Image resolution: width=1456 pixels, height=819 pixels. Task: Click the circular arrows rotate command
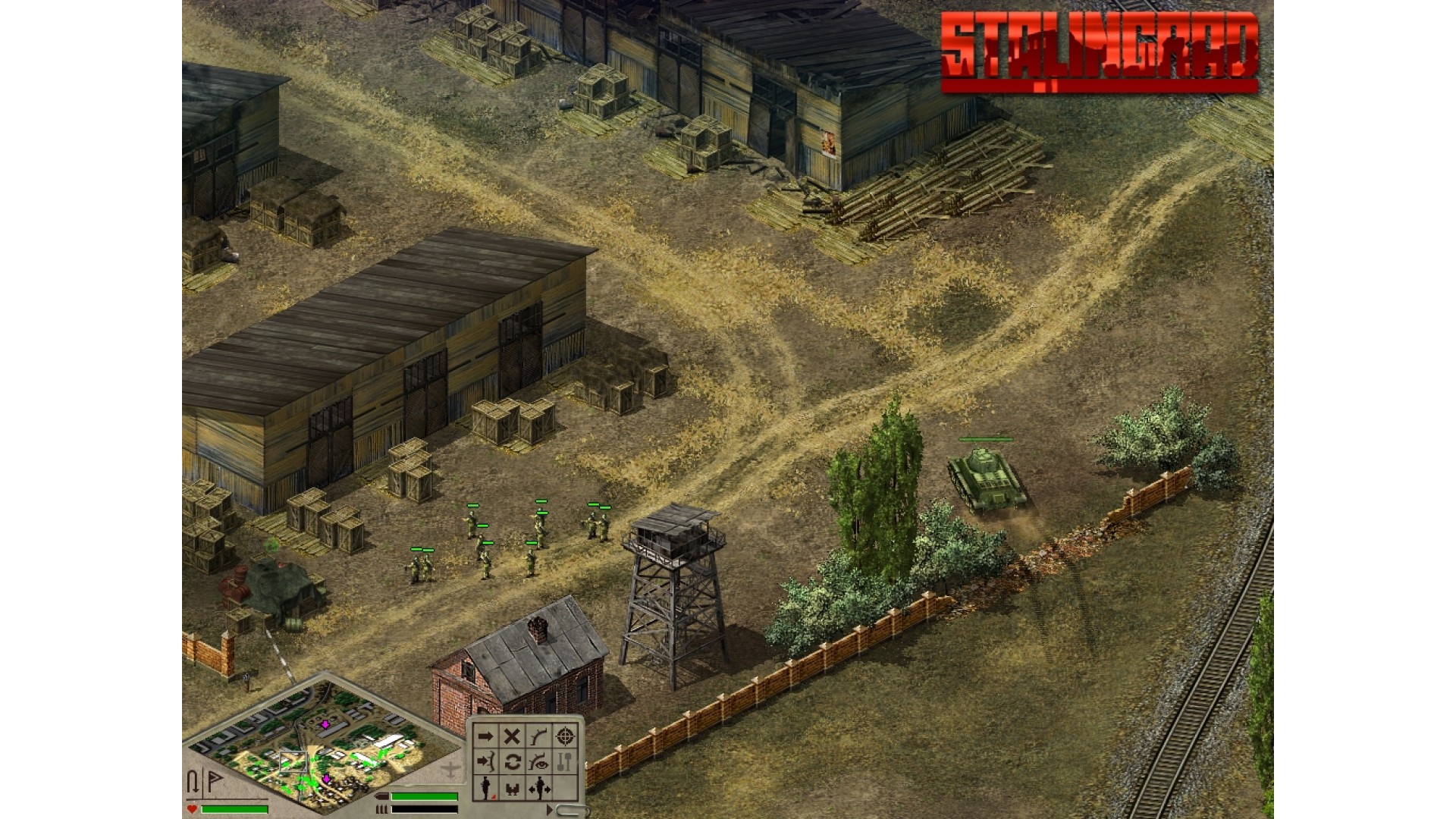(x=512, y=762)
